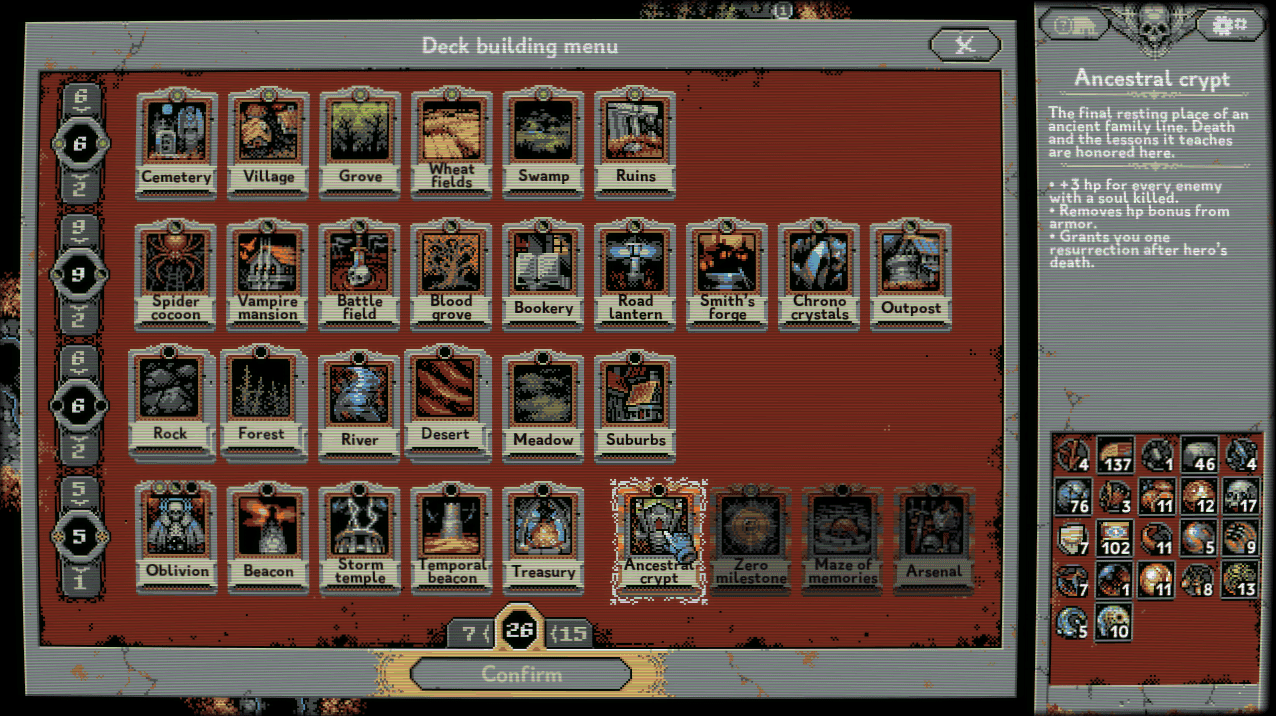Confirm the deck selection
The height and width of the screenshot is (716, 1276).
pyautogui.click(x=520, y=673)
